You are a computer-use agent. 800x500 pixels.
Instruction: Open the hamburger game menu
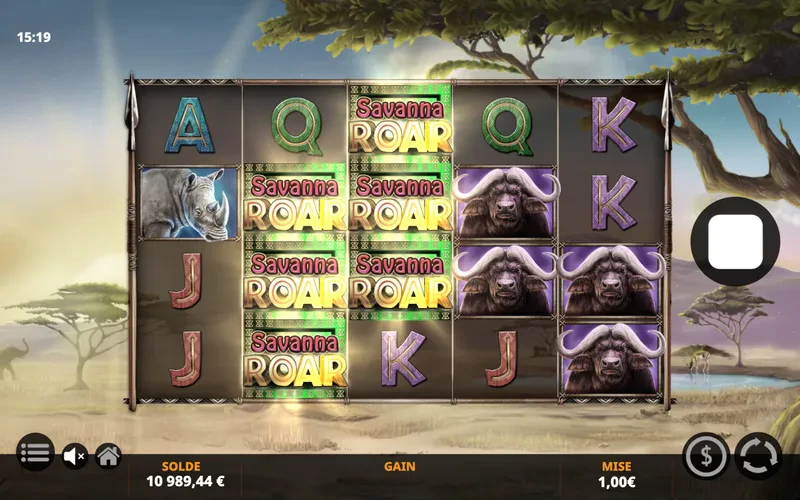click(x=34, y=454)
